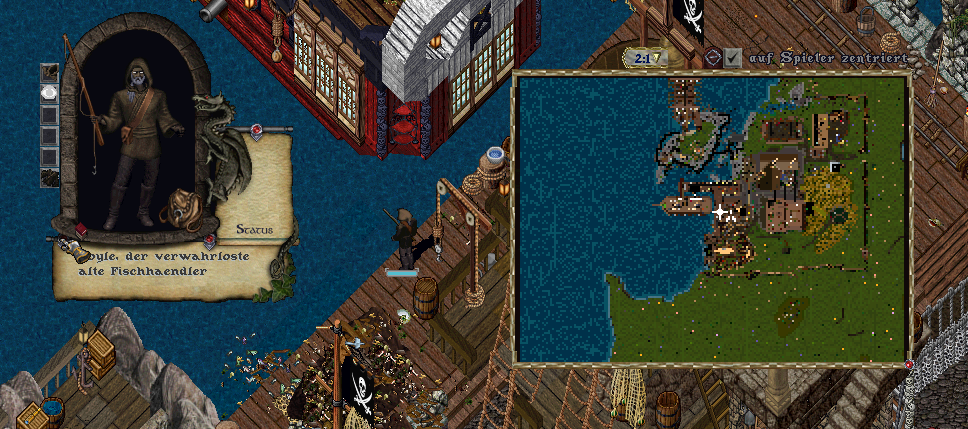Select the white ring equipment slot
This screenshot has width=968, height=429.
click(x=49, y=92)
